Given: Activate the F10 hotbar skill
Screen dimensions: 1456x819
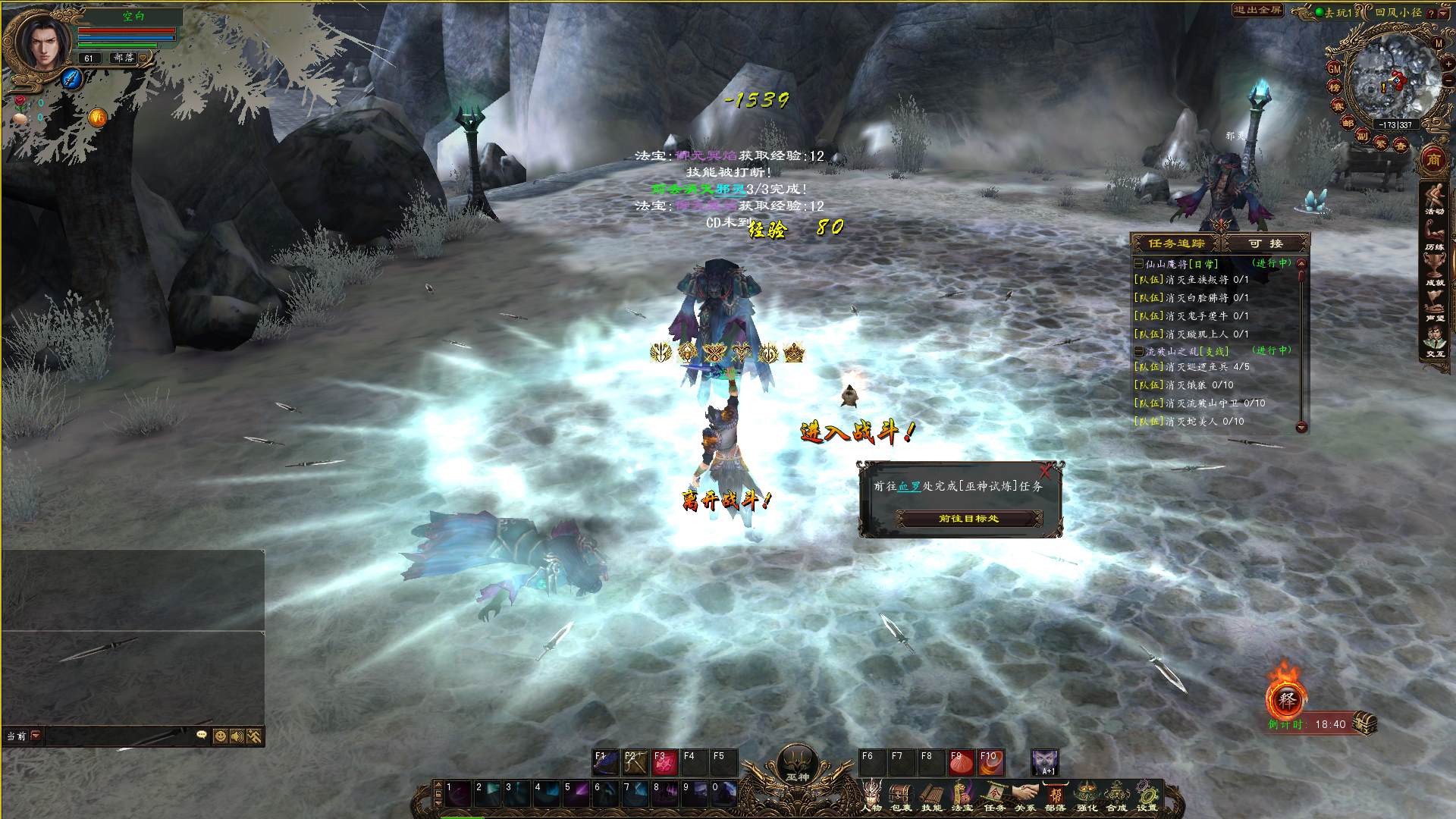Looking at the screenshot, I should click(990, 761).
